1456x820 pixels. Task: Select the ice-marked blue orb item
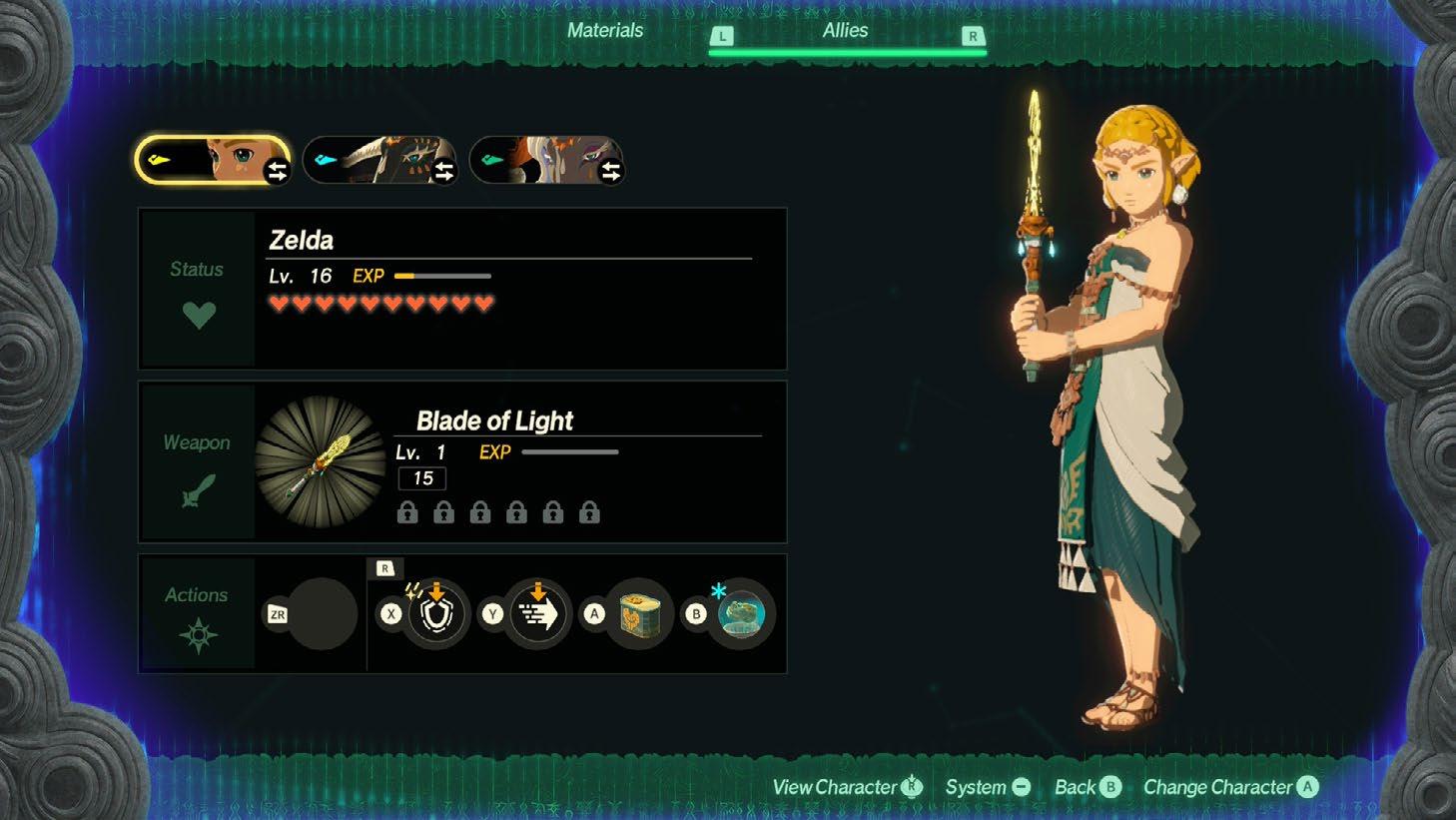tap(741, 614)
